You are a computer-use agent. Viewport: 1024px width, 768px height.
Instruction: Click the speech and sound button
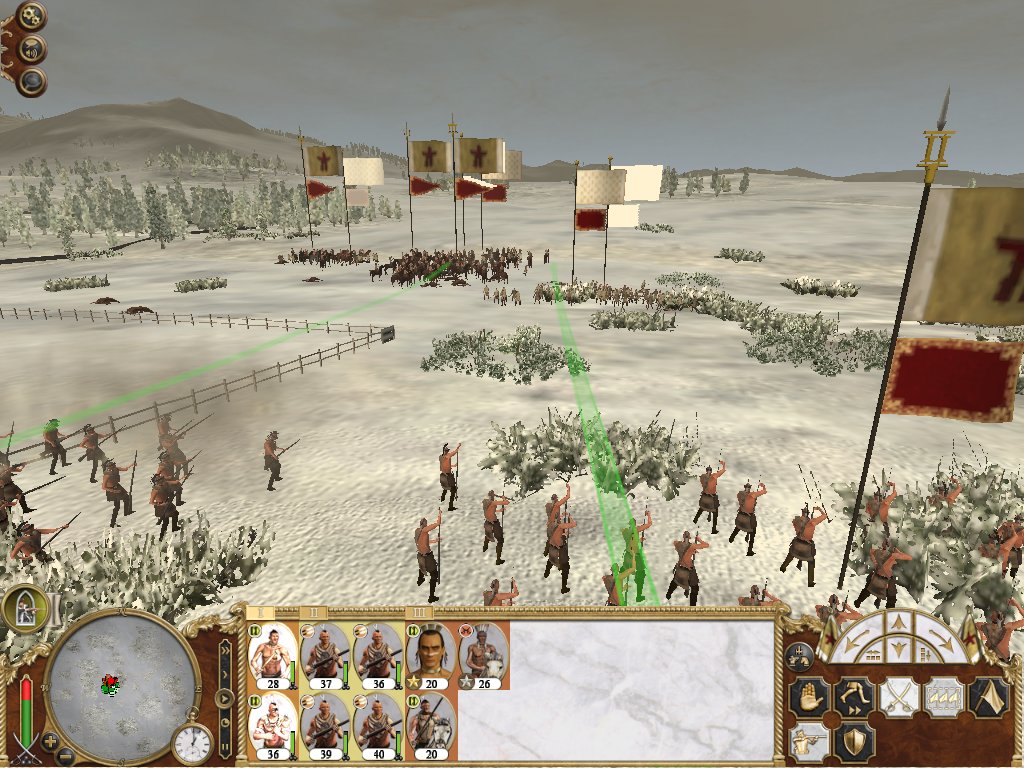coord(31,48)
